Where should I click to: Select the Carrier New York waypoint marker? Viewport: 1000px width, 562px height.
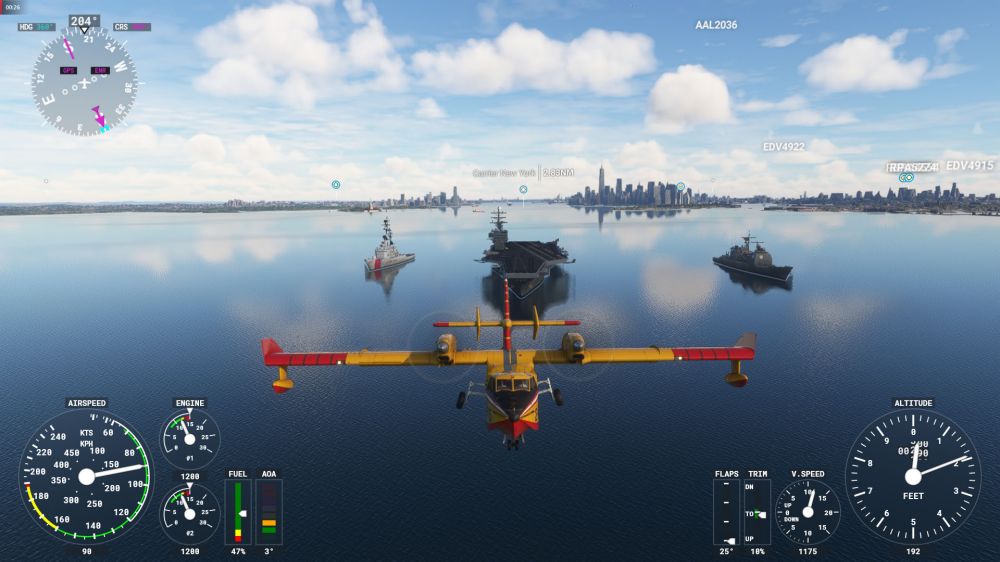click(523, 189)
